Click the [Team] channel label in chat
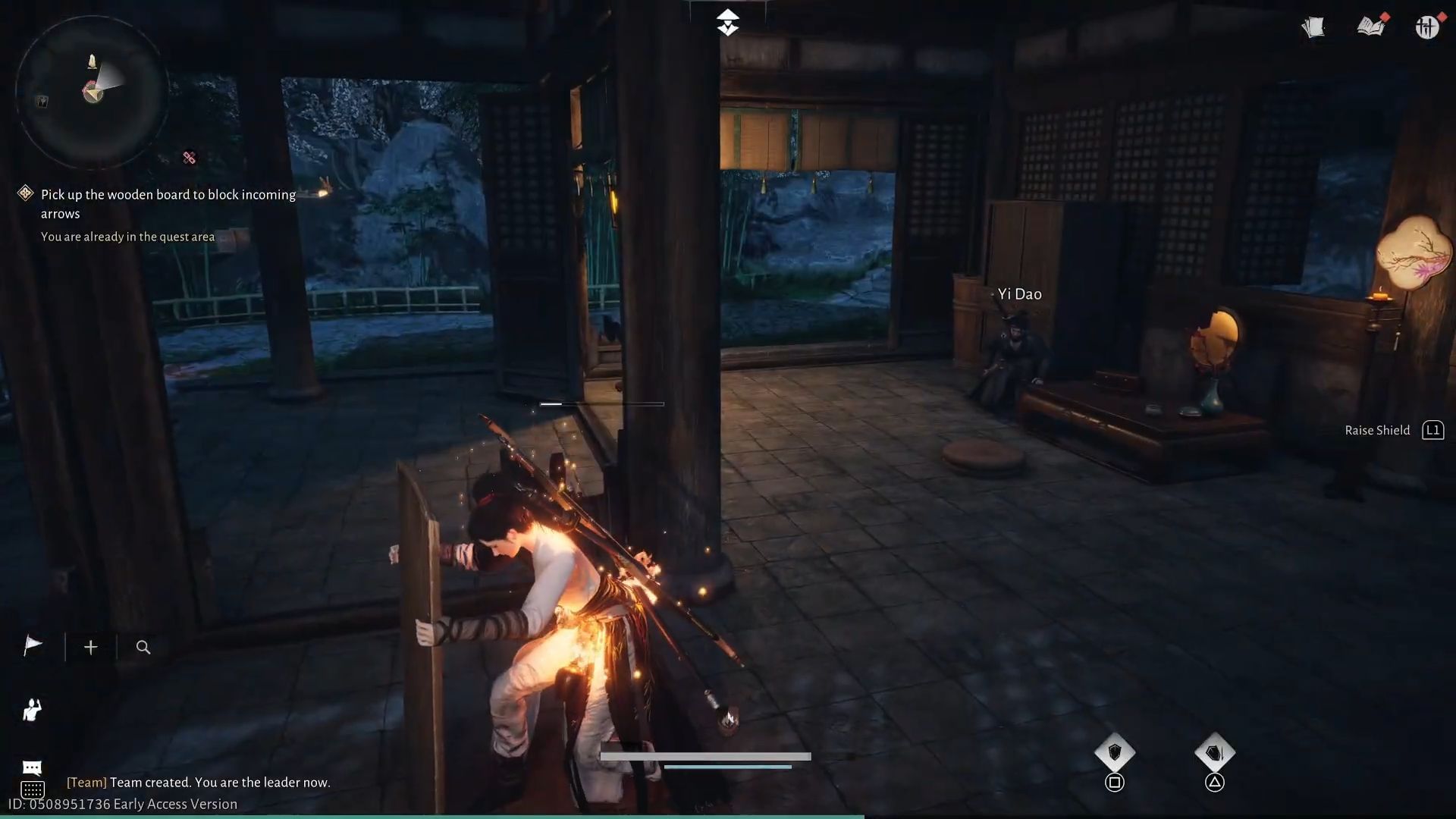The height and width of the screenshot is (819, 1456). coord(87,782)
